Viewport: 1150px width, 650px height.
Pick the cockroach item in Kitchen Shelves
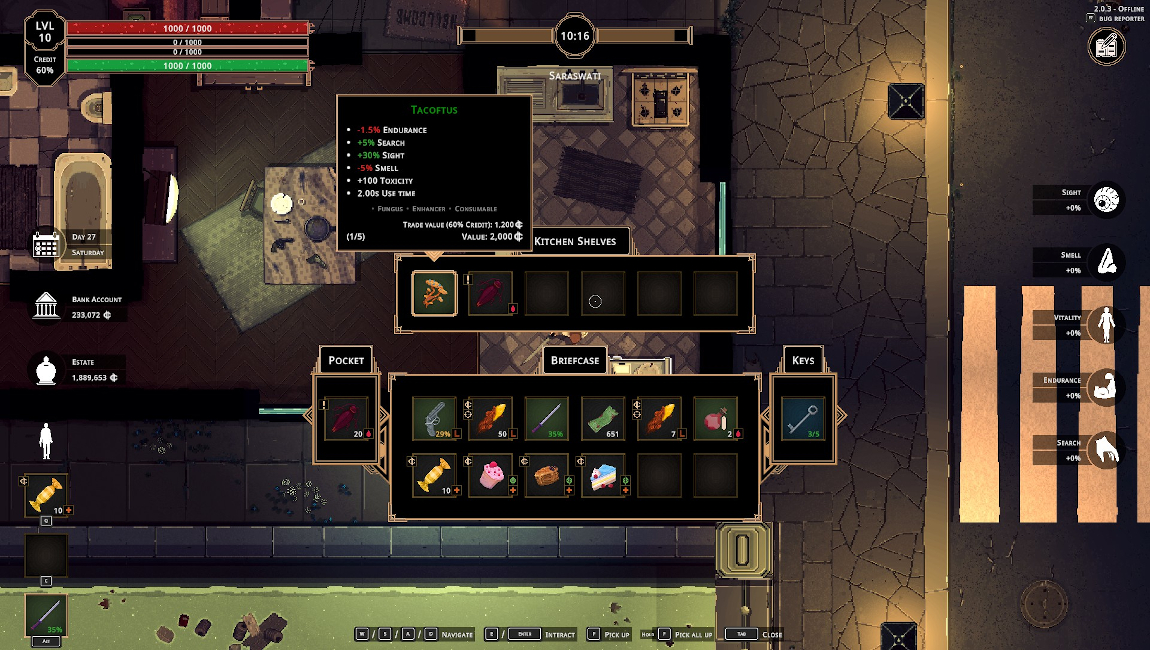[x=490, y=294]
